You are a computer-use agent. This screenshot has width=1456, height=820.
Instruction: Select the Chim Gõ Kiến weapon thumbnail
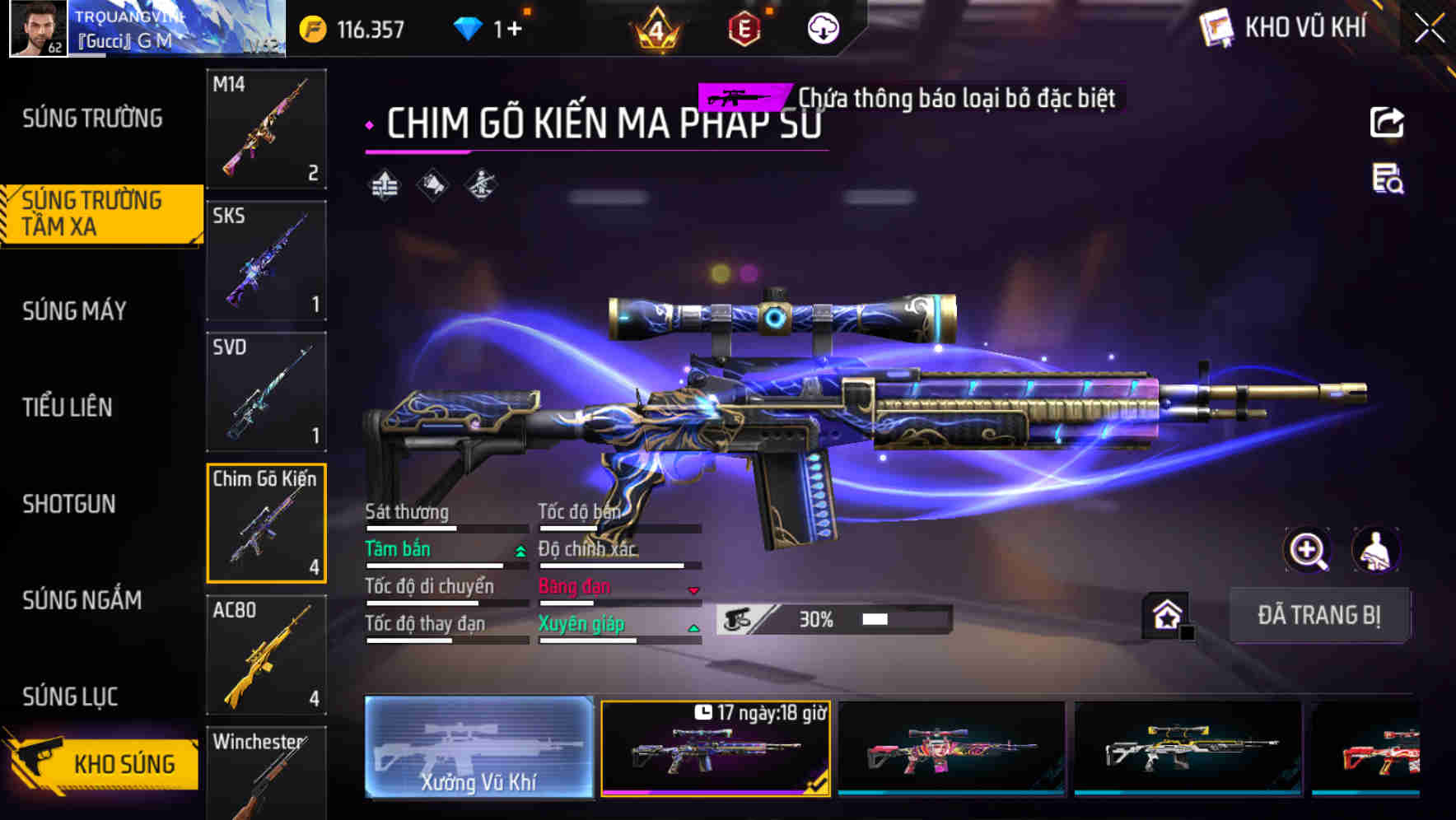[266, 523]
